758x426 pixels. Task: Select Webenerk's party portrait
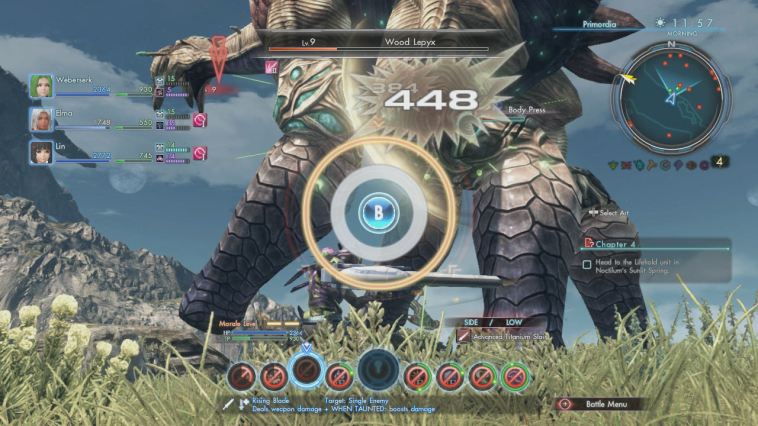(41, 86)
